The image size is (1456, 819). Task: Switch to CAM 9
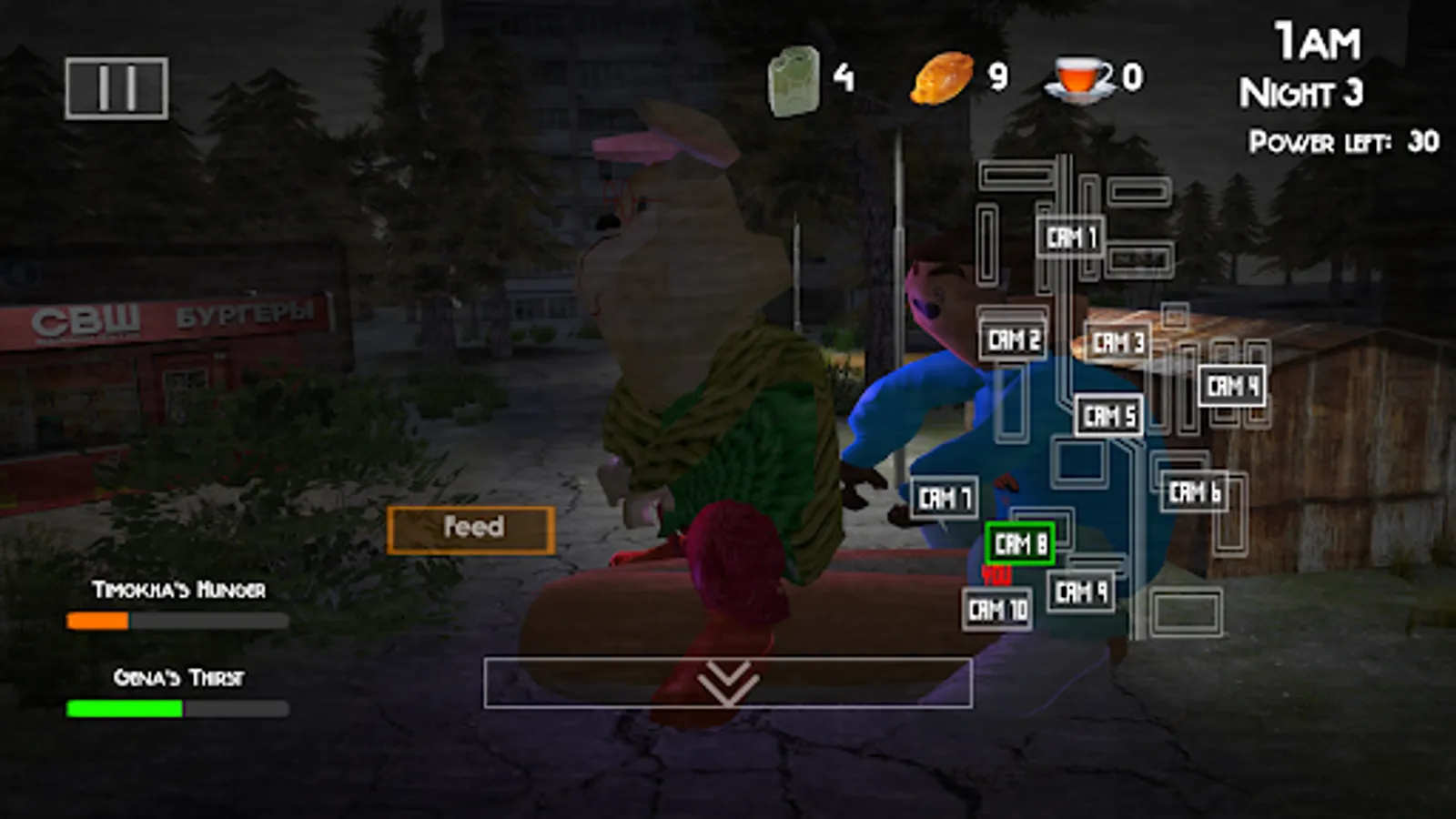1079,591
